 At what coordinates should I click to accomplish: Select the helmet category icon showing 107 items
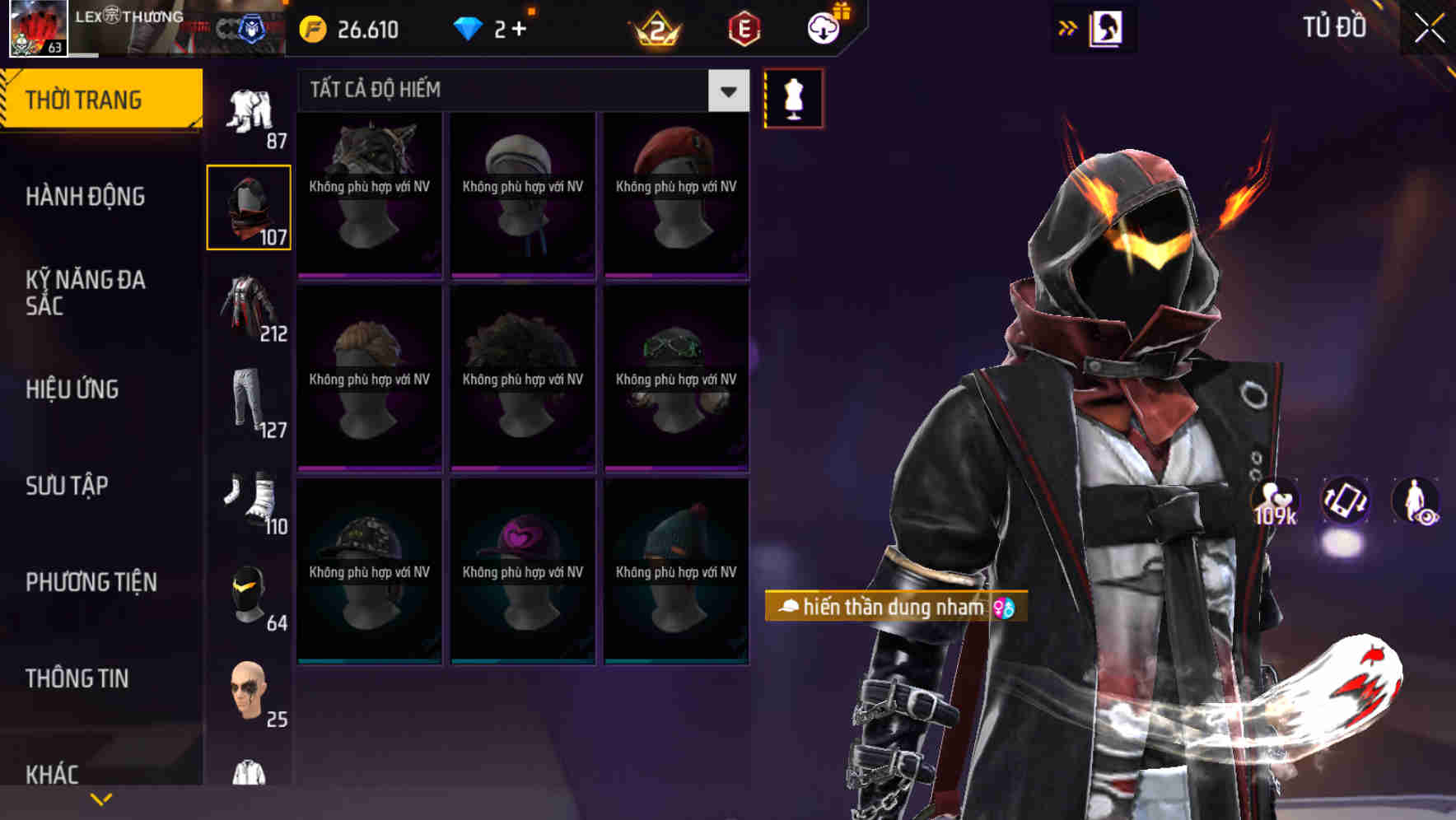click(249, 206)
